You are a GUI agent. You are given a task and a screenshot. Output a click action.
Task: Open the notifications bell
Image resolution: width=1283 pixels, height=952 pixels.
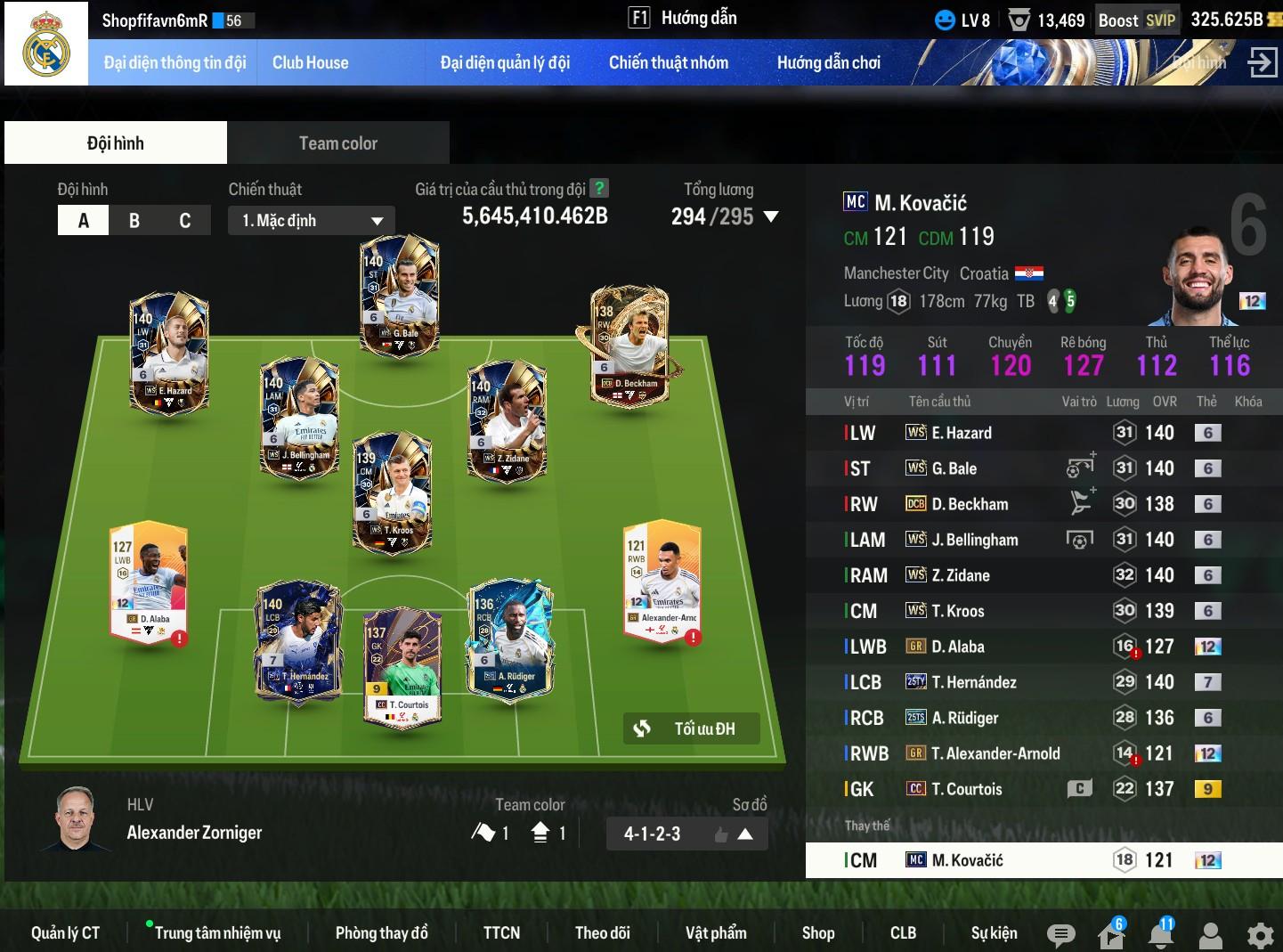(1160, 935)
